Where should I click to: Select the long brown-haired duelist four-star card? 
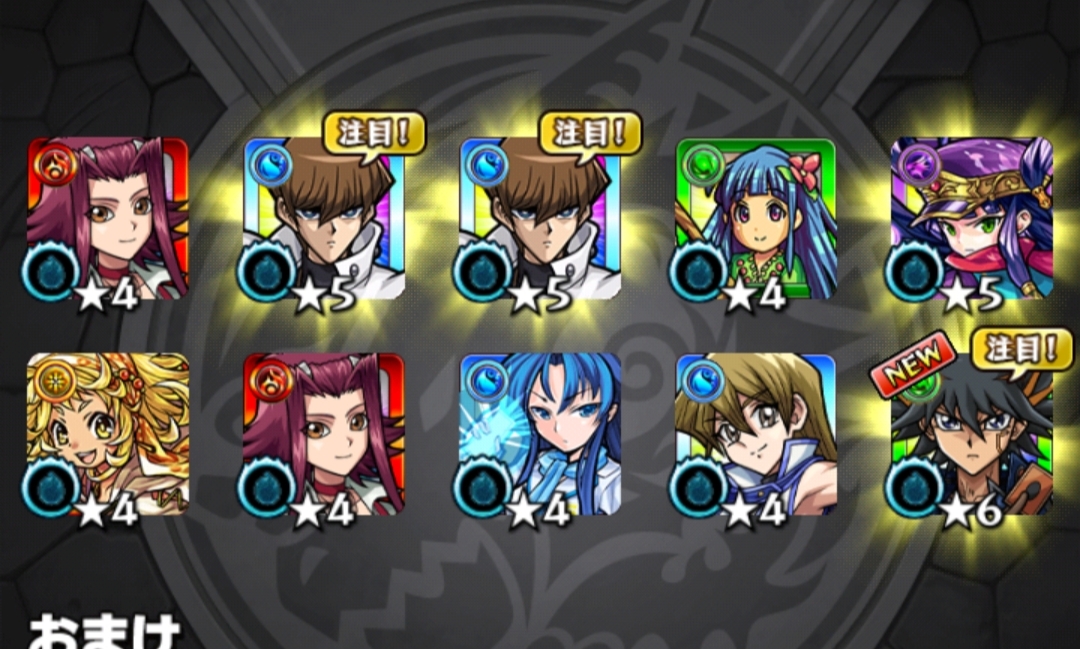[755, 435]
